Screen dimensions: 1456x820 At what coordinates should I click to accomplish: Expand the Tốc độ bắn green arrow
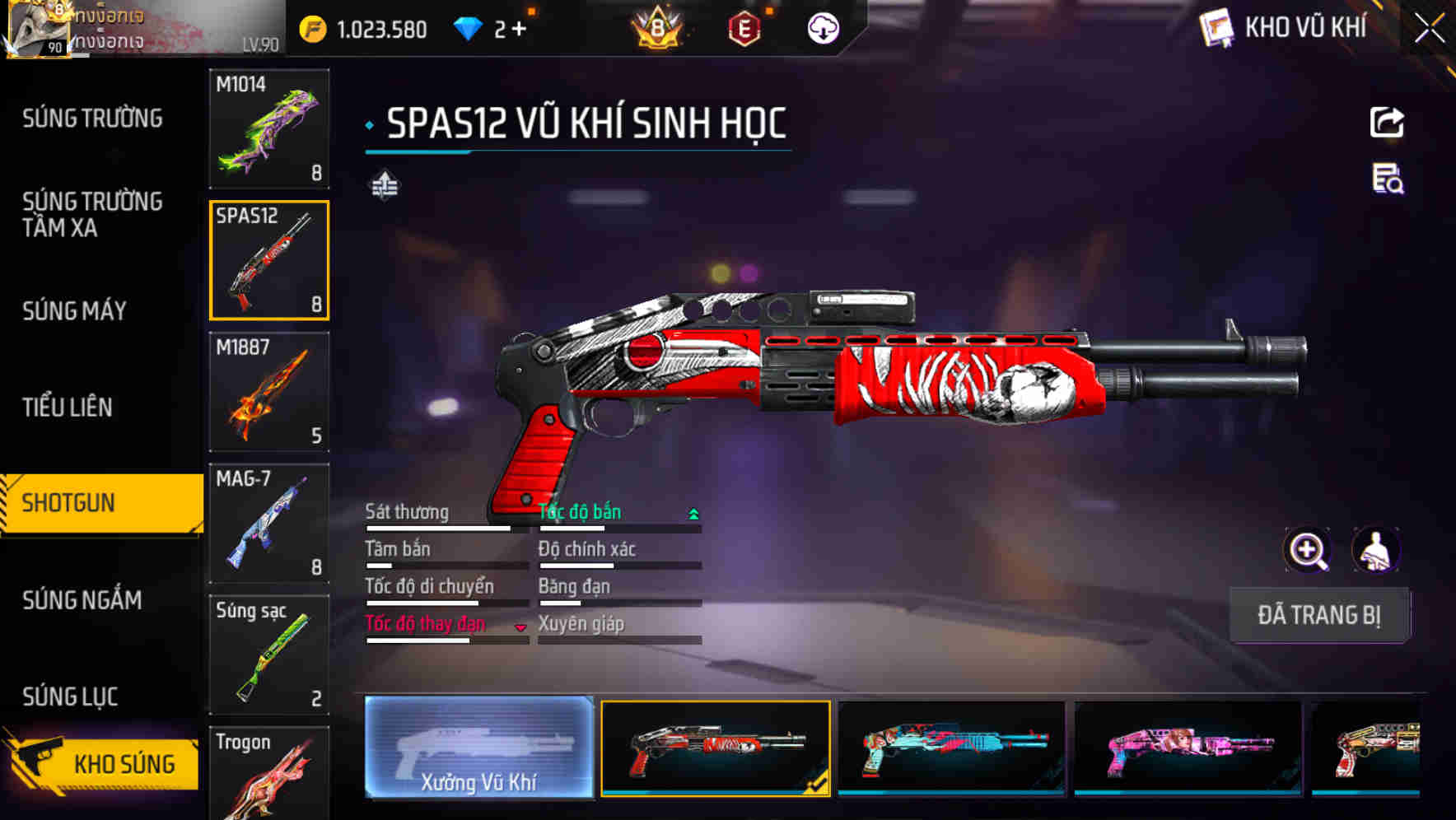(693, 512)
